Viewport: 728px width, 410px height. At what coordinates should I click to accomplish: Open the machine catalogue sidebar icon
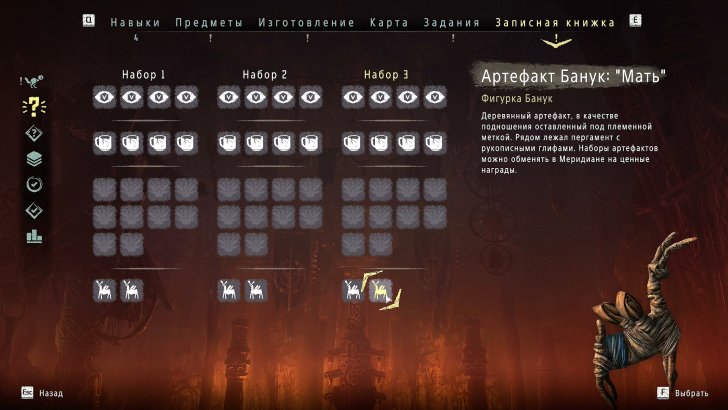click(x=34, y=82)
